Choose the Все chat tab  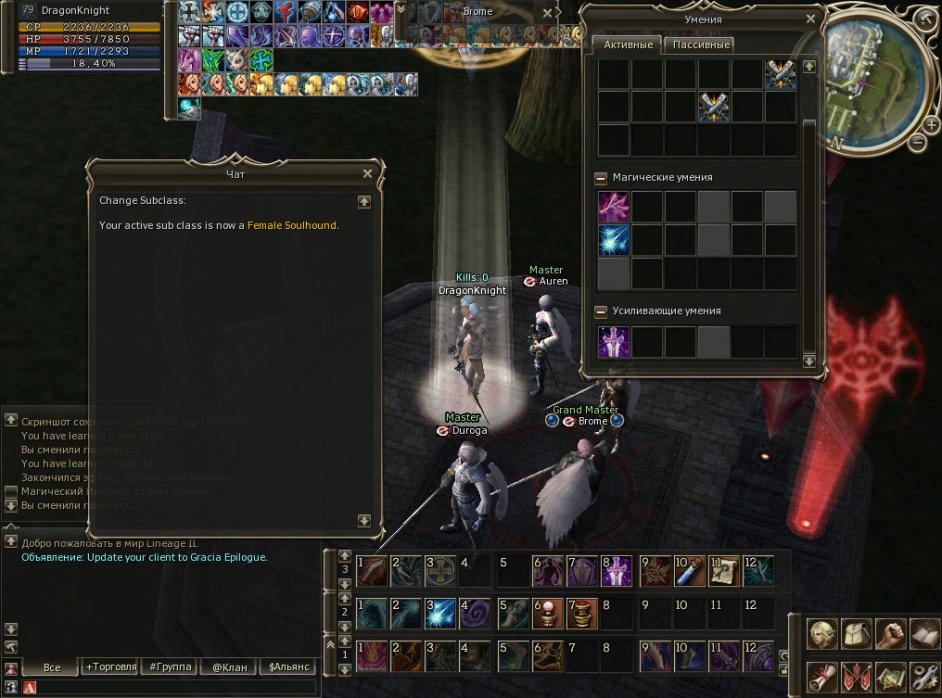(52, 667)
